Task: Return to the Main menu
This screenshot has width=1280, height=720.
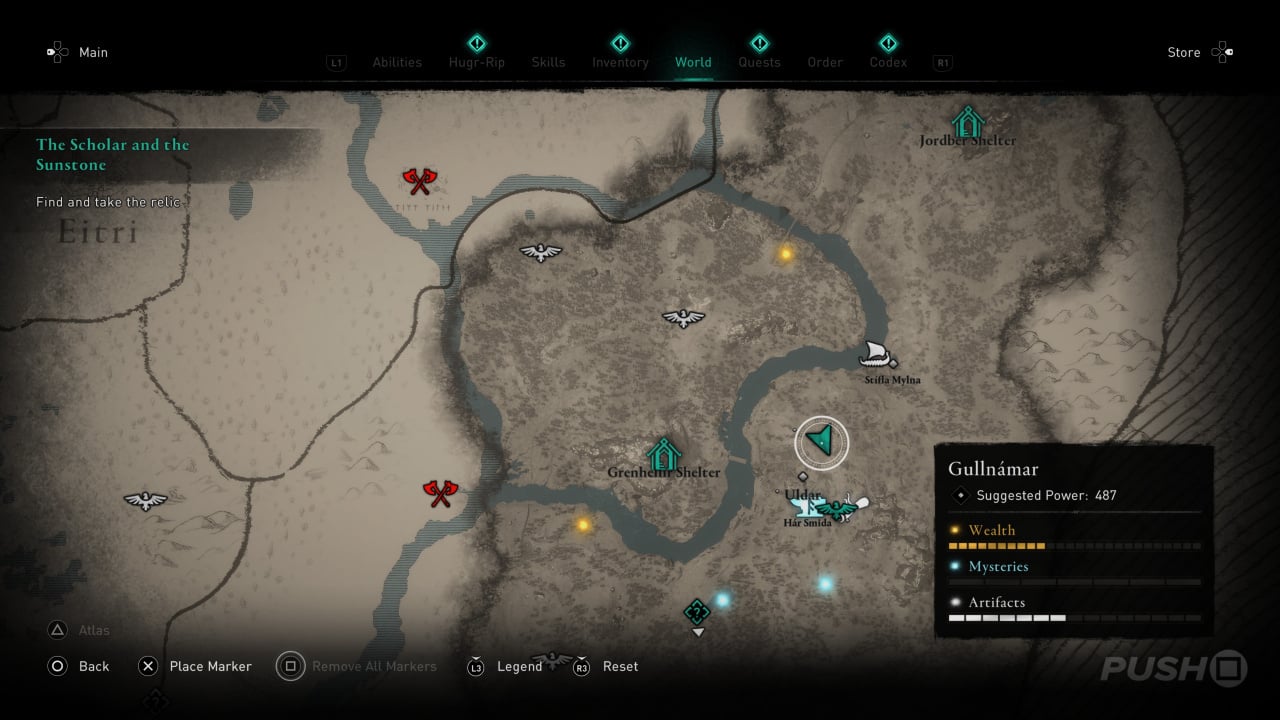Action: [x=93, y=52]
